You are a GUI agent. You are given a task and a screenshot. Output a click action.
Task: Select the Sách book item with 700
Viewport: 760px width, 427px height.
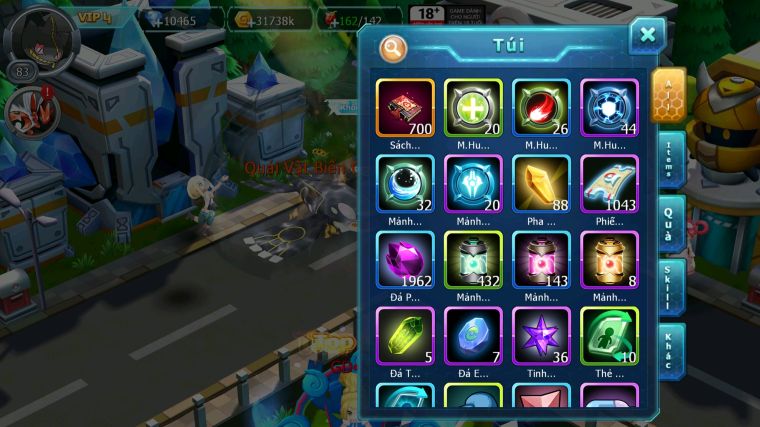(x=405, y=108)
